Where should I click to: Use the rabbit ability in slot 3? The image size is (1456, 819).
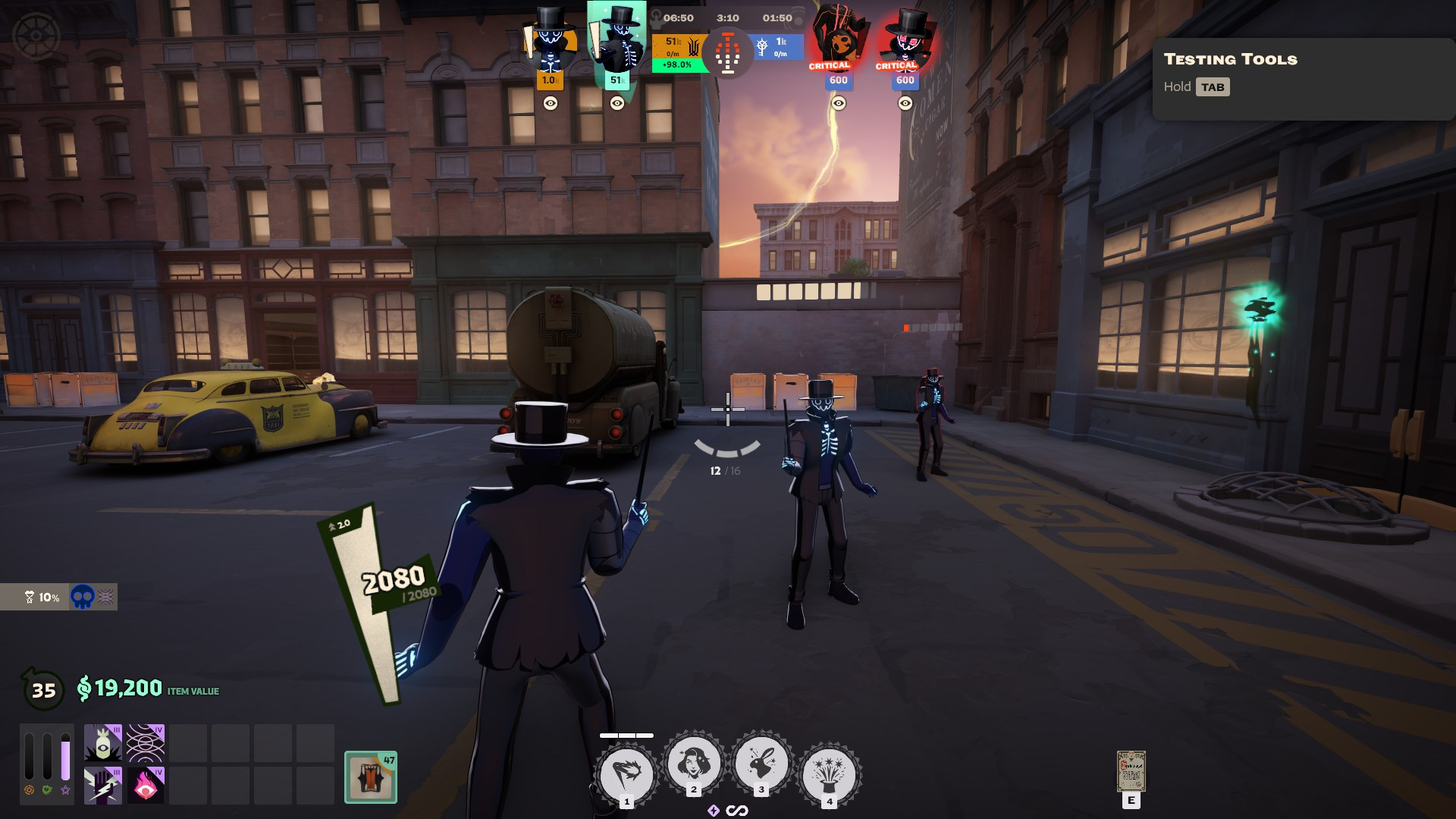[x=761, y=763]
